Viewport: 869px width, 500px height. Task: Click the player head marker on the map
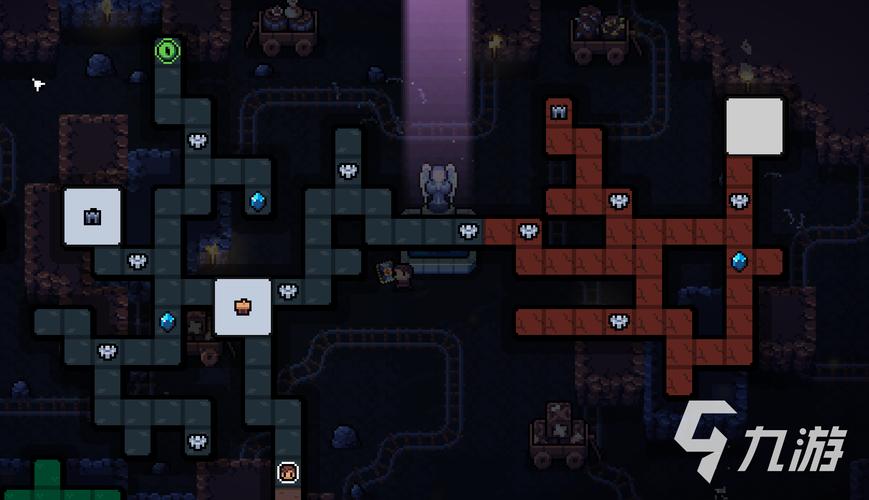288,471
